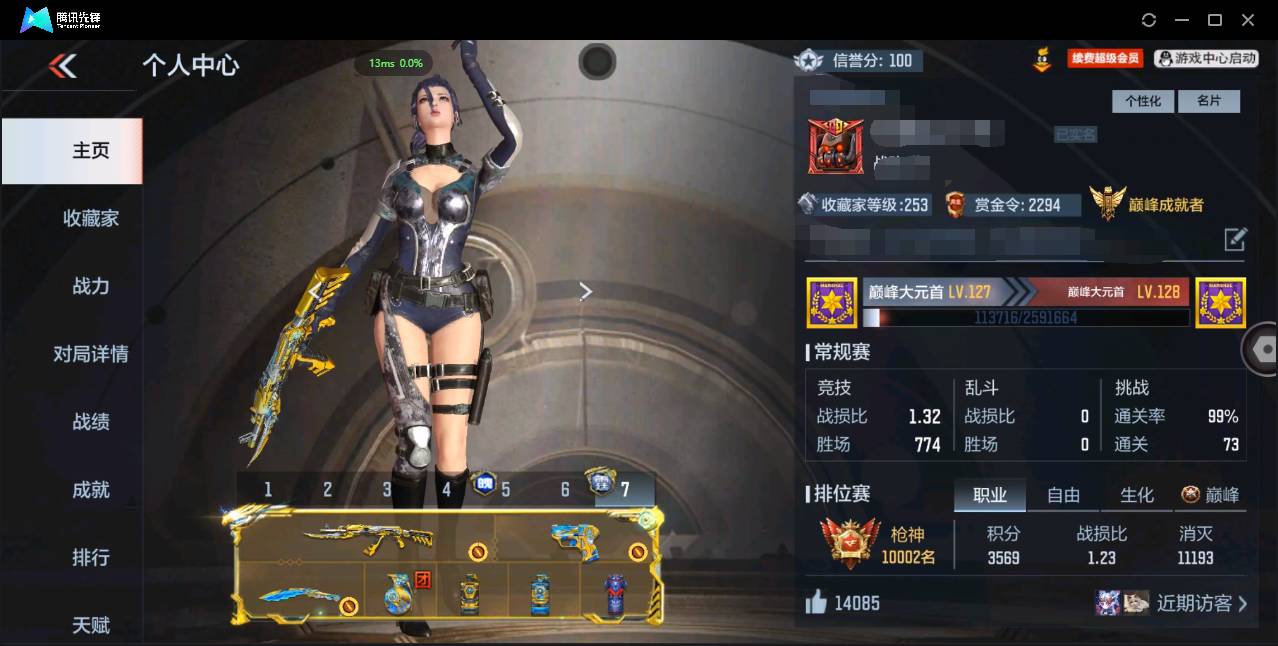Image resolution: width=1278 pixels, height=646 pixels.
Task: Show 对局详情 match details
Action: pos(91,354)
